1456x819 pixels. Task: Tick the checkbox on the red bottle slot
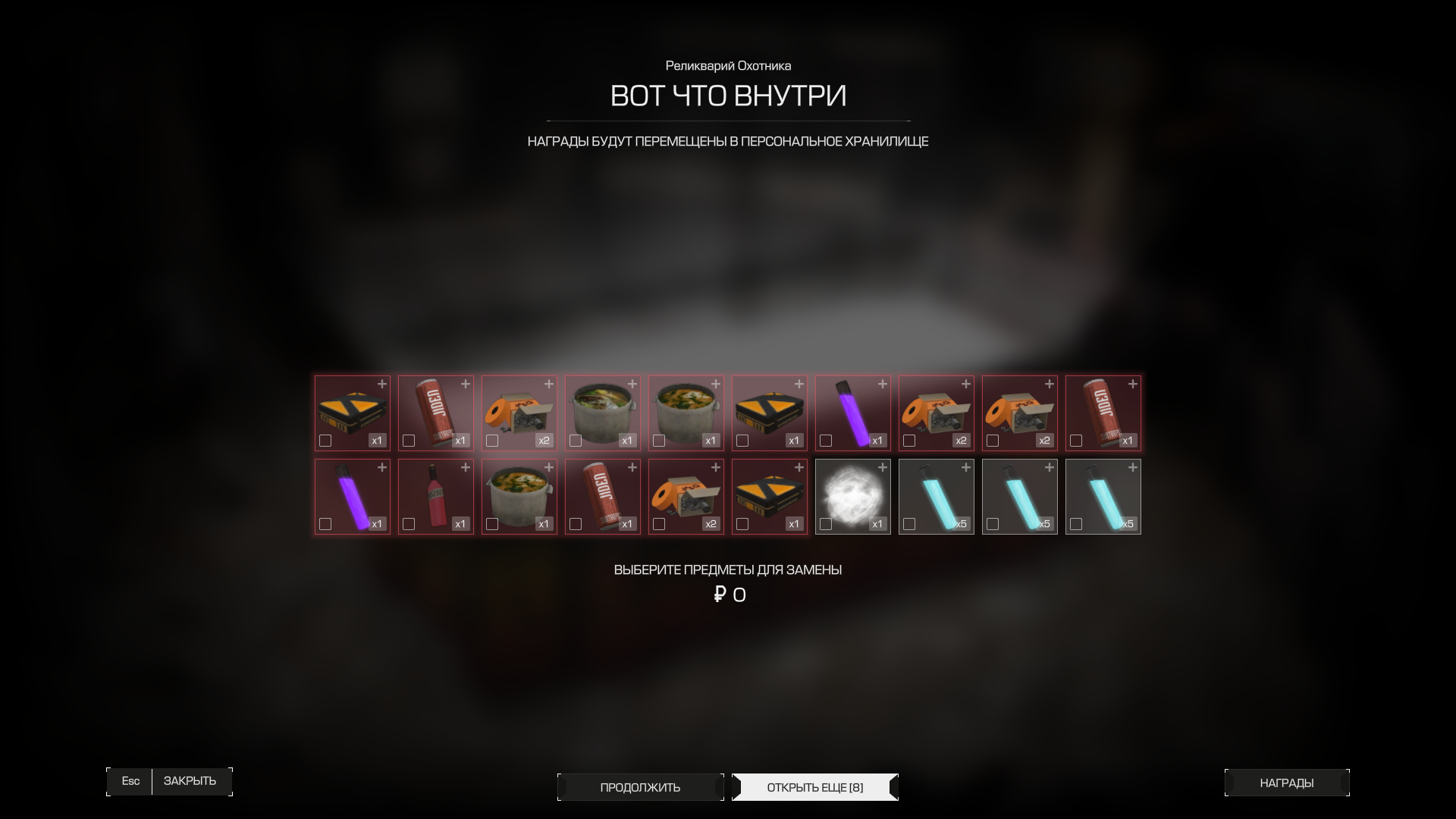pos(409,524)
